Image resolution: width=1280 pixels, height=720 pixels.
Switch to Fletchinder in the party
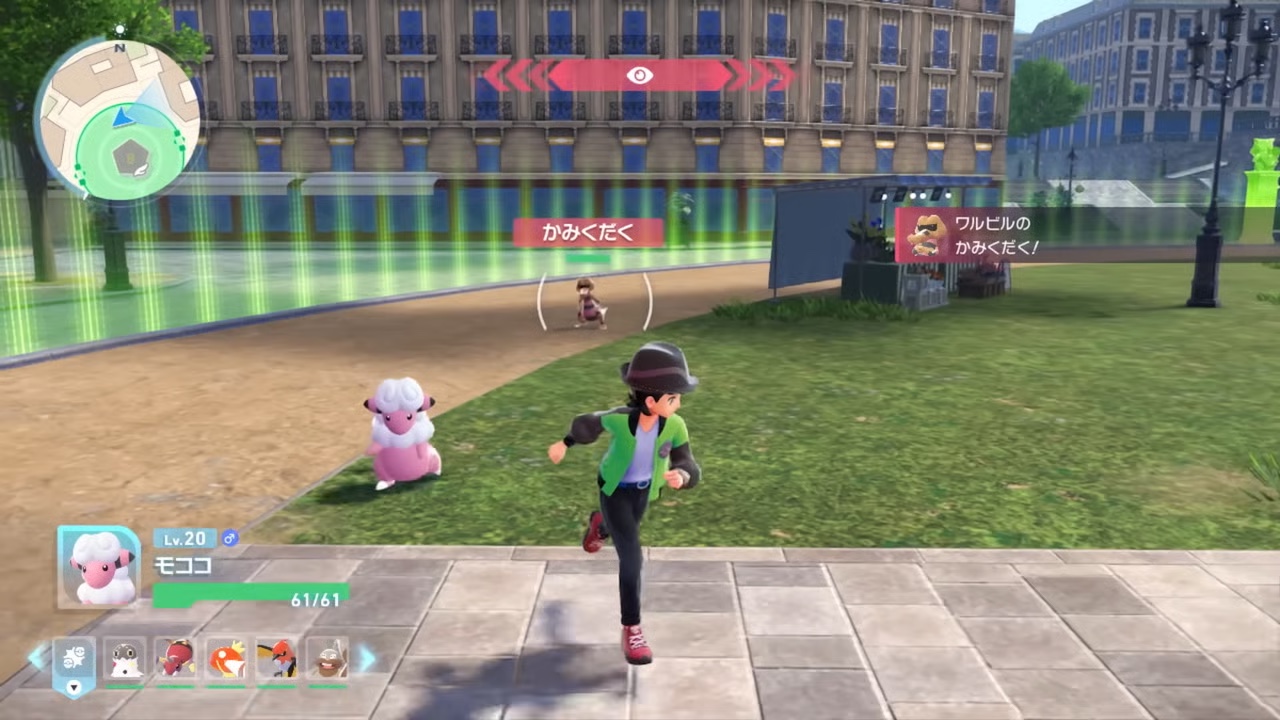click(x=277, y=658)
